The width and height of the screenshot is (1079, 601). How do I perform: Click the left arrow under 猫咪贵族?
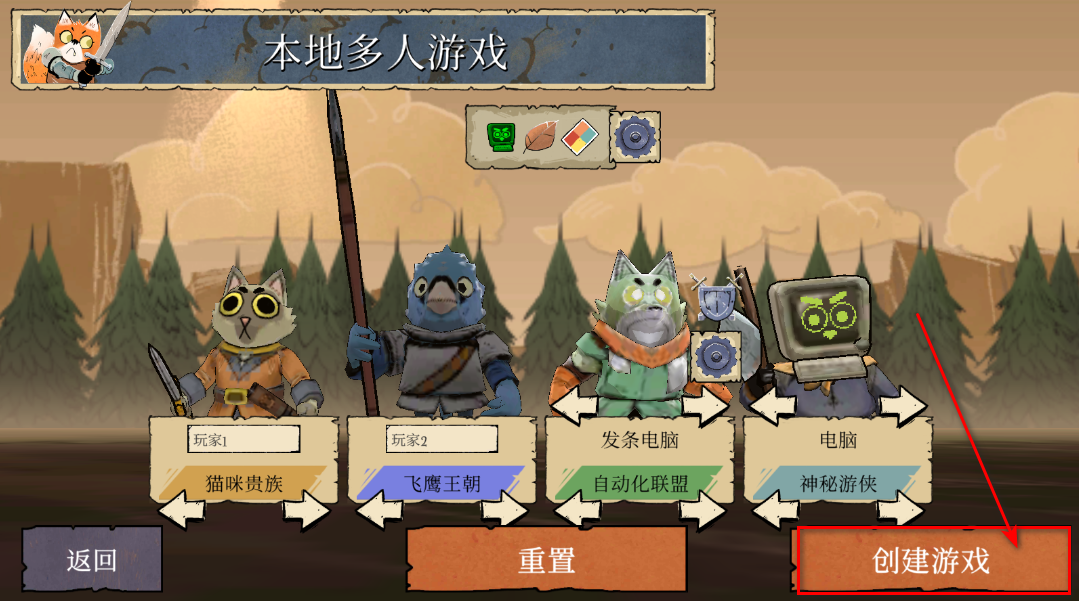click(x=181, y=510)
